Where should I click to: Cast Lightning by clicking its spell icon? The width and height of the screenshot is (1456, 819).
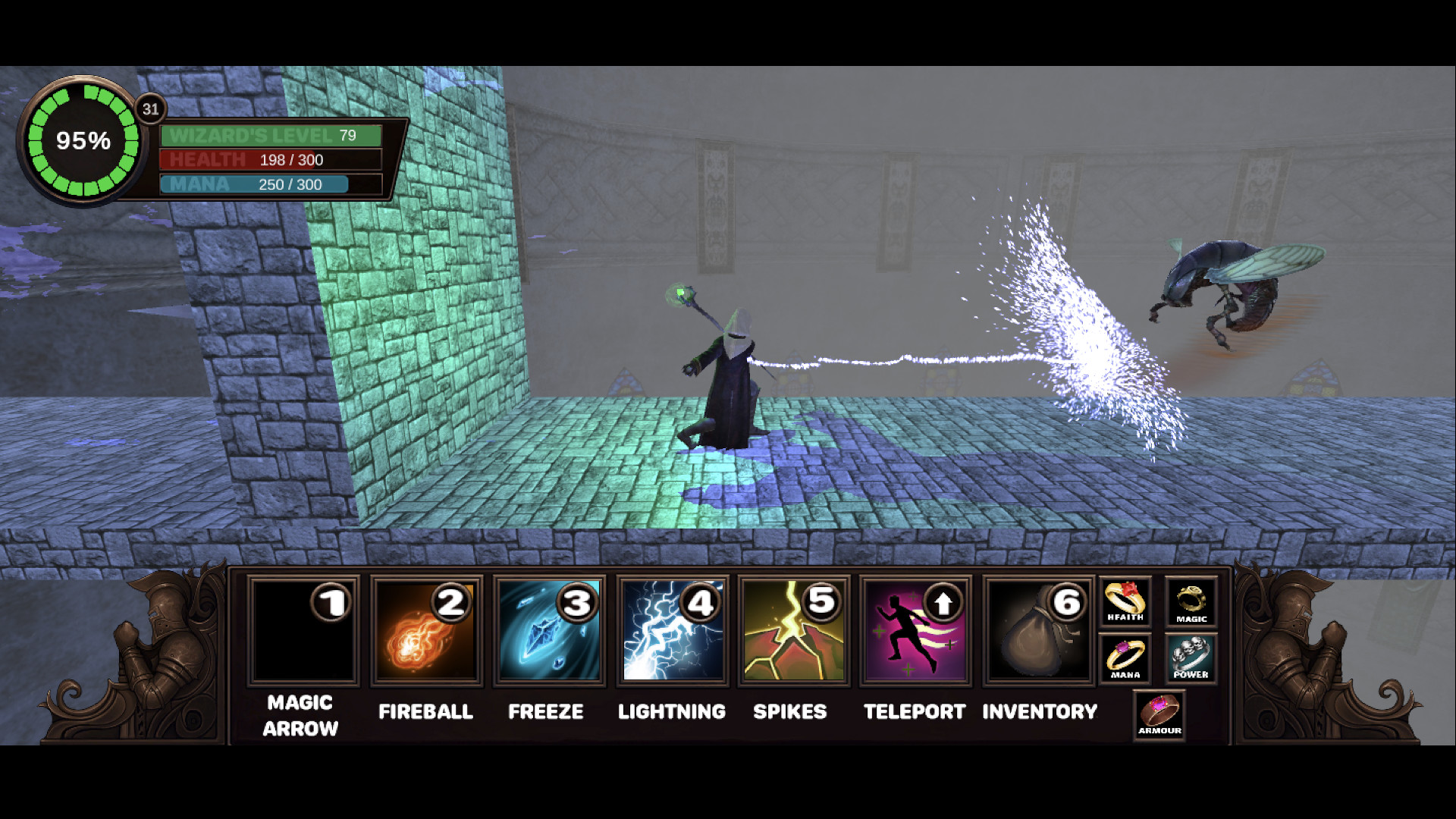tap(671, 629)
